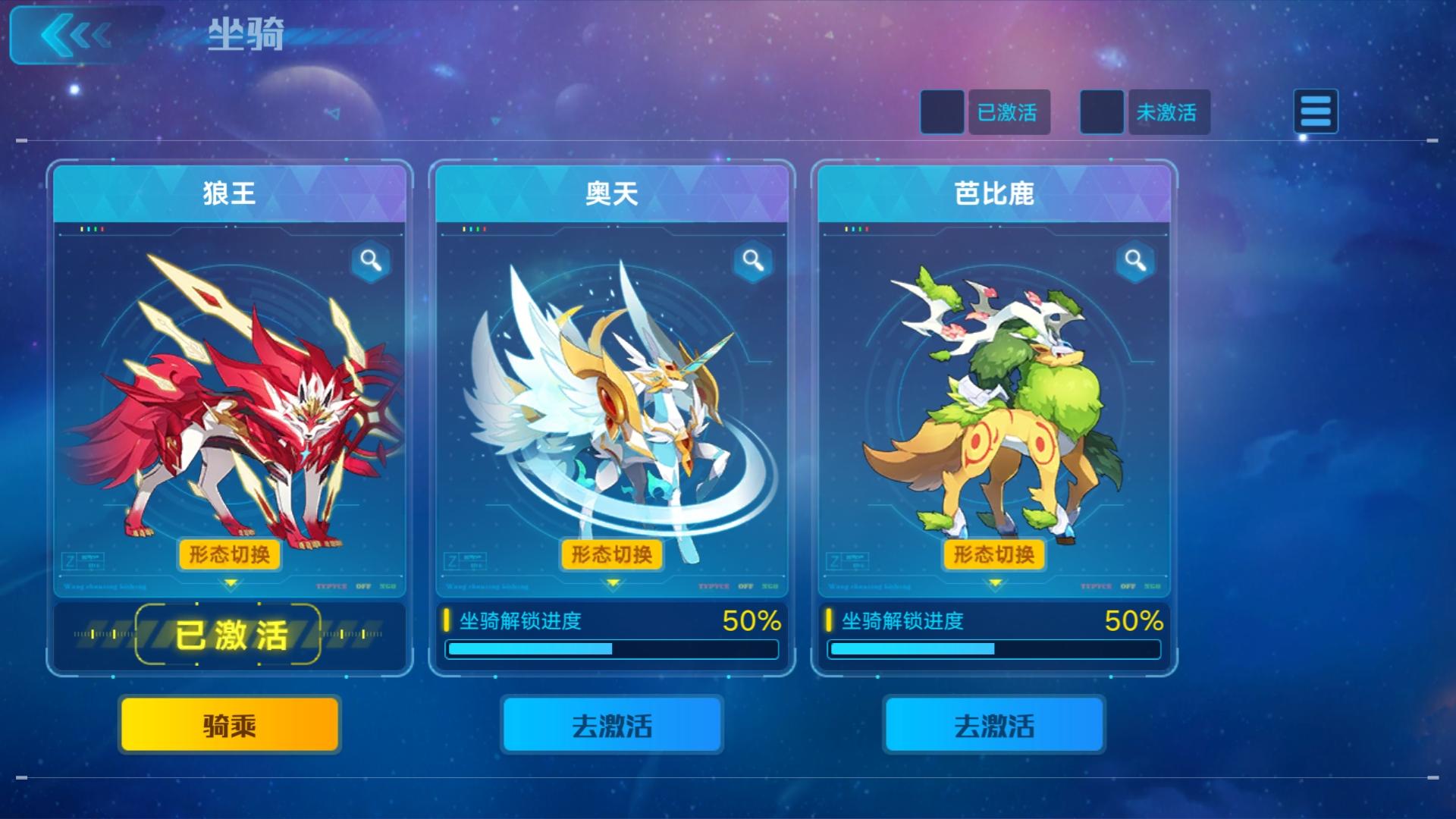Tap the magnifier icon on the 芭比鹿 card
This screenshot has height=819, width=1456.
[1135, 260]
